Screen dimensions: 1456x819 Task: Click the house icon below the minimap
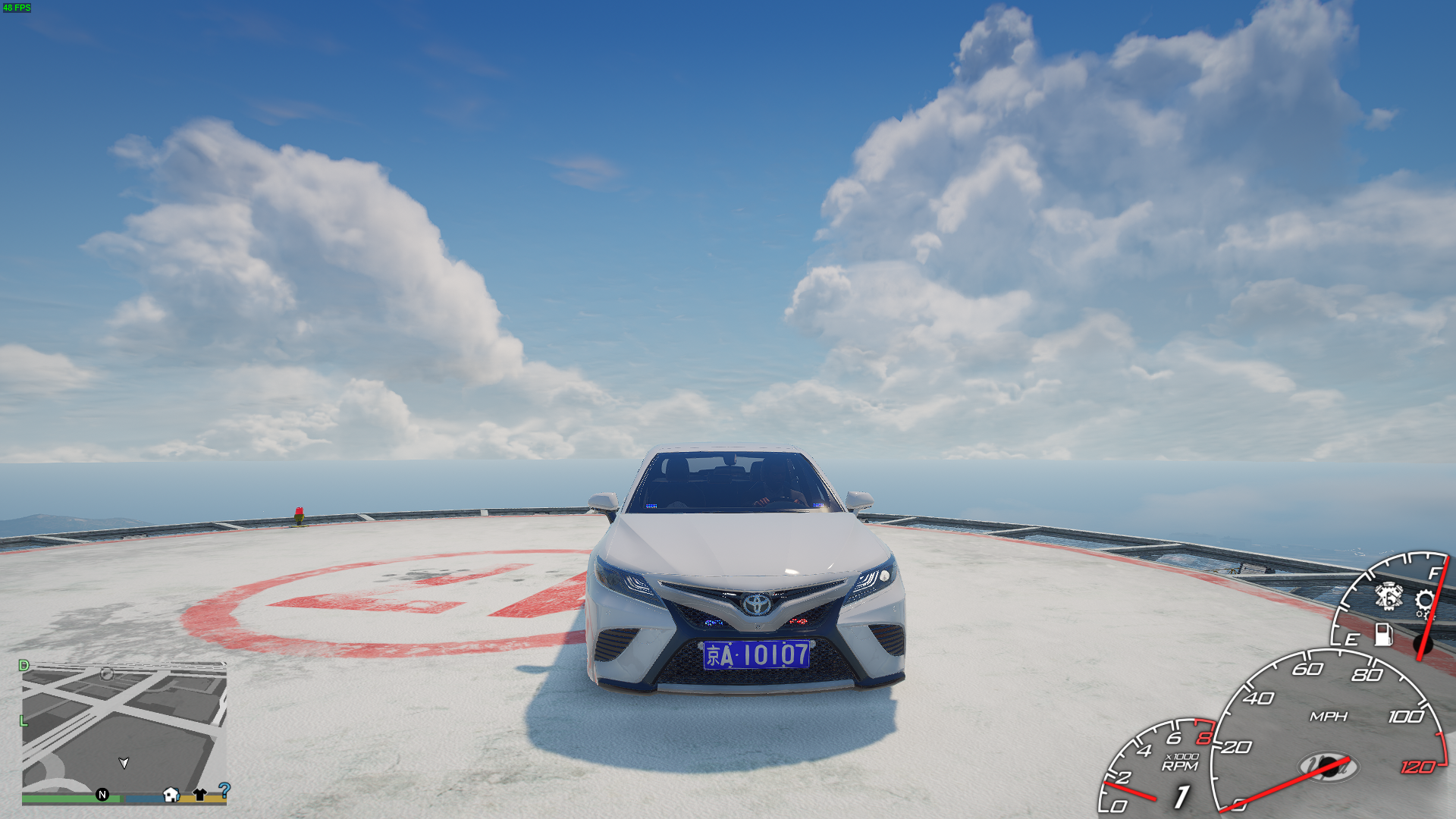[x=171, y=794]
